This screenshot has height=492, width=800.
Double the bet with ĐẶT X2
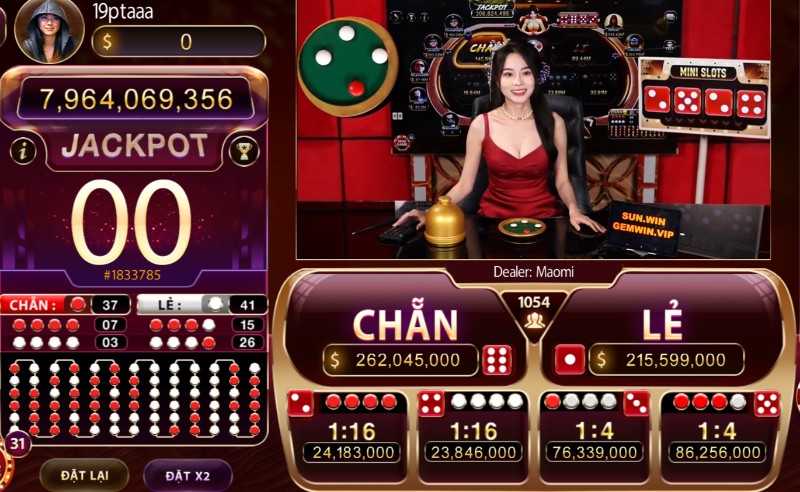187,474
